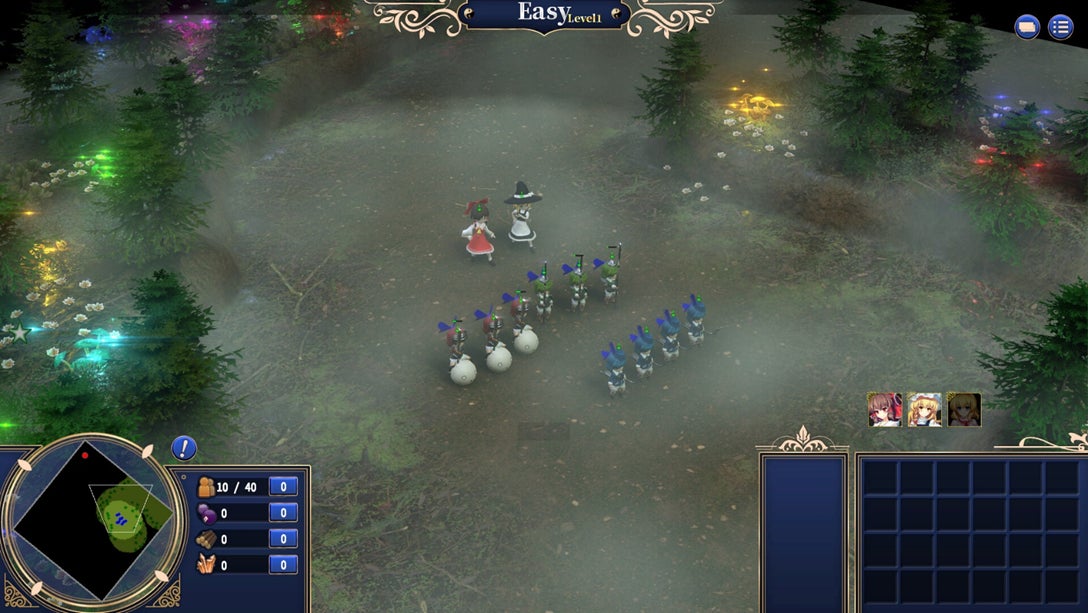Open the list menu button
Screen dimensions: 1088x613
point(1060,27)
